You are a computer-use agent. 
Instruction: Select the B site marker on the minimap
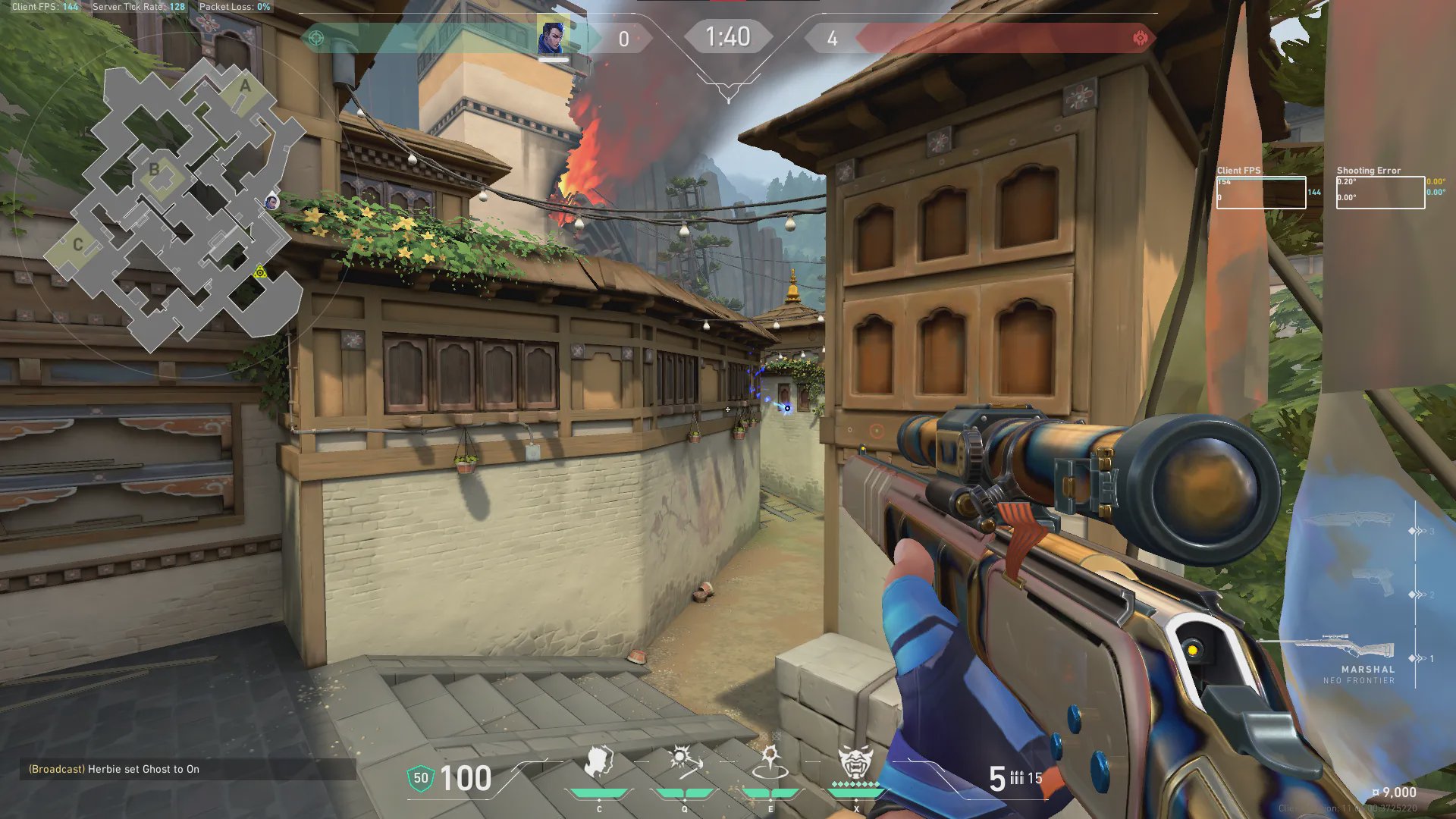click(155, 170)
